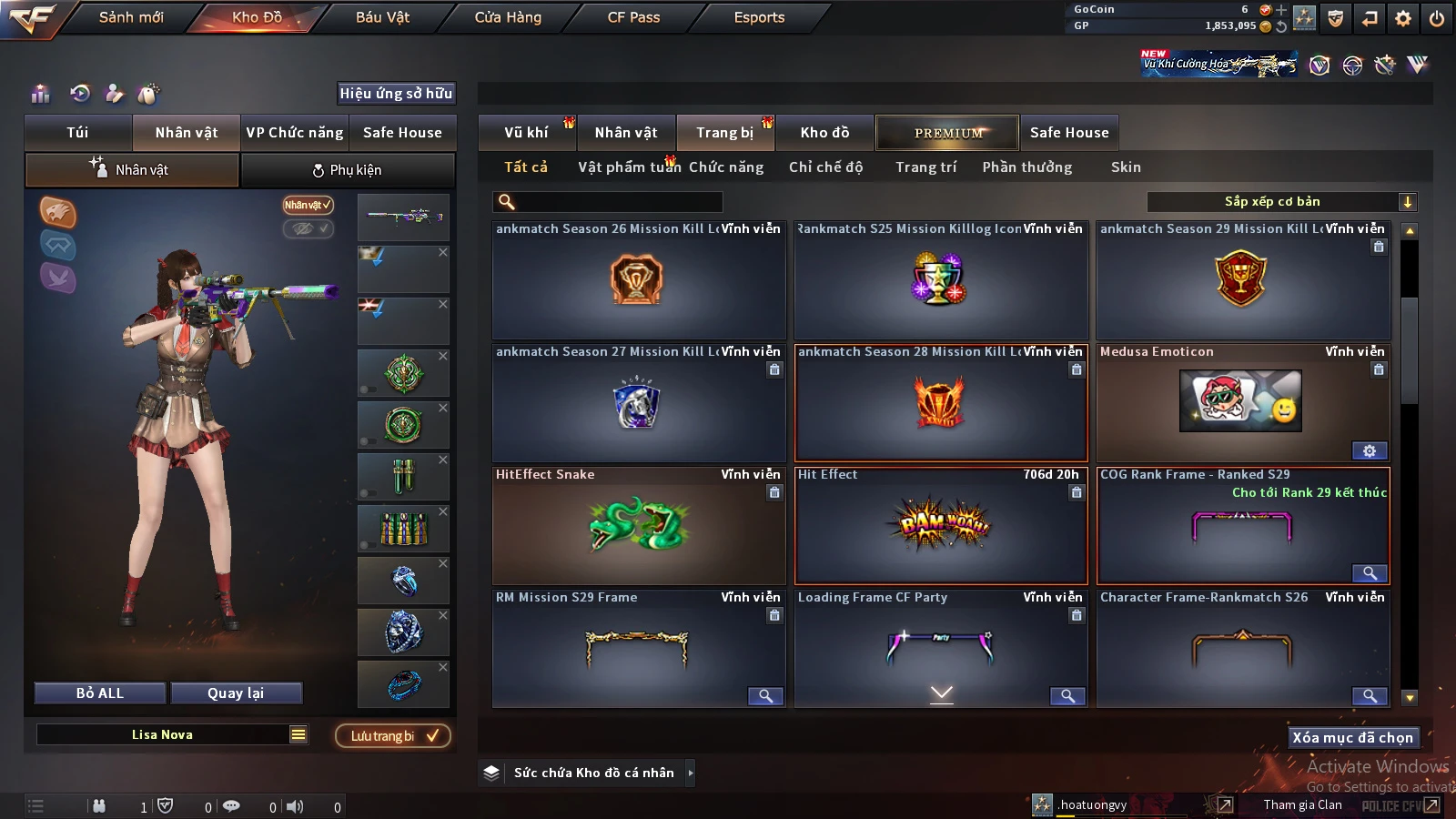This screenshot has width=1456, height=819.
Task: Open settings with the gear icon
Action: (1403, 18)
